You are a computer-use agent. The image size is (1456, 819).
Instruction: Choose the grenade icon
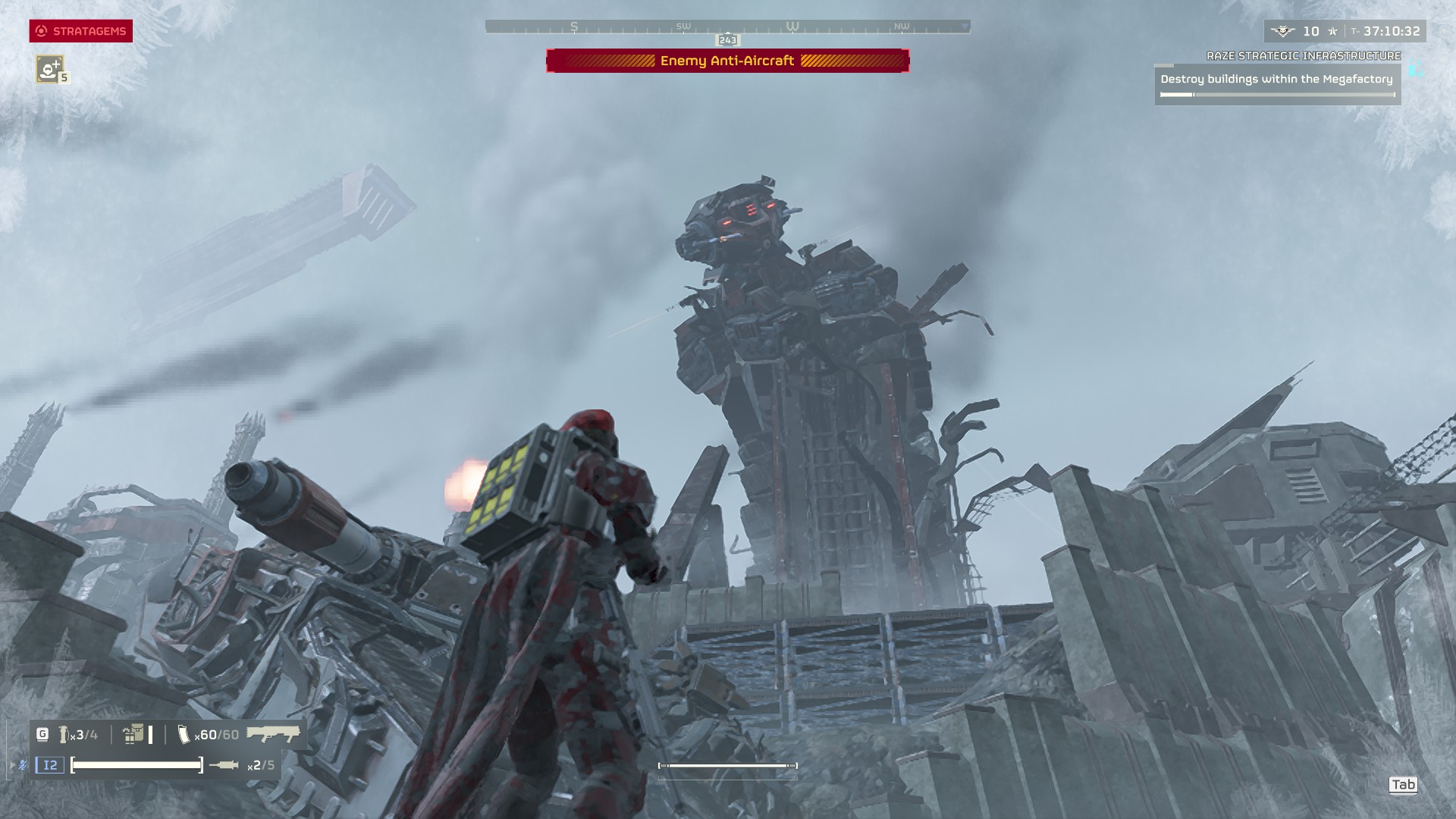(64, 734)
